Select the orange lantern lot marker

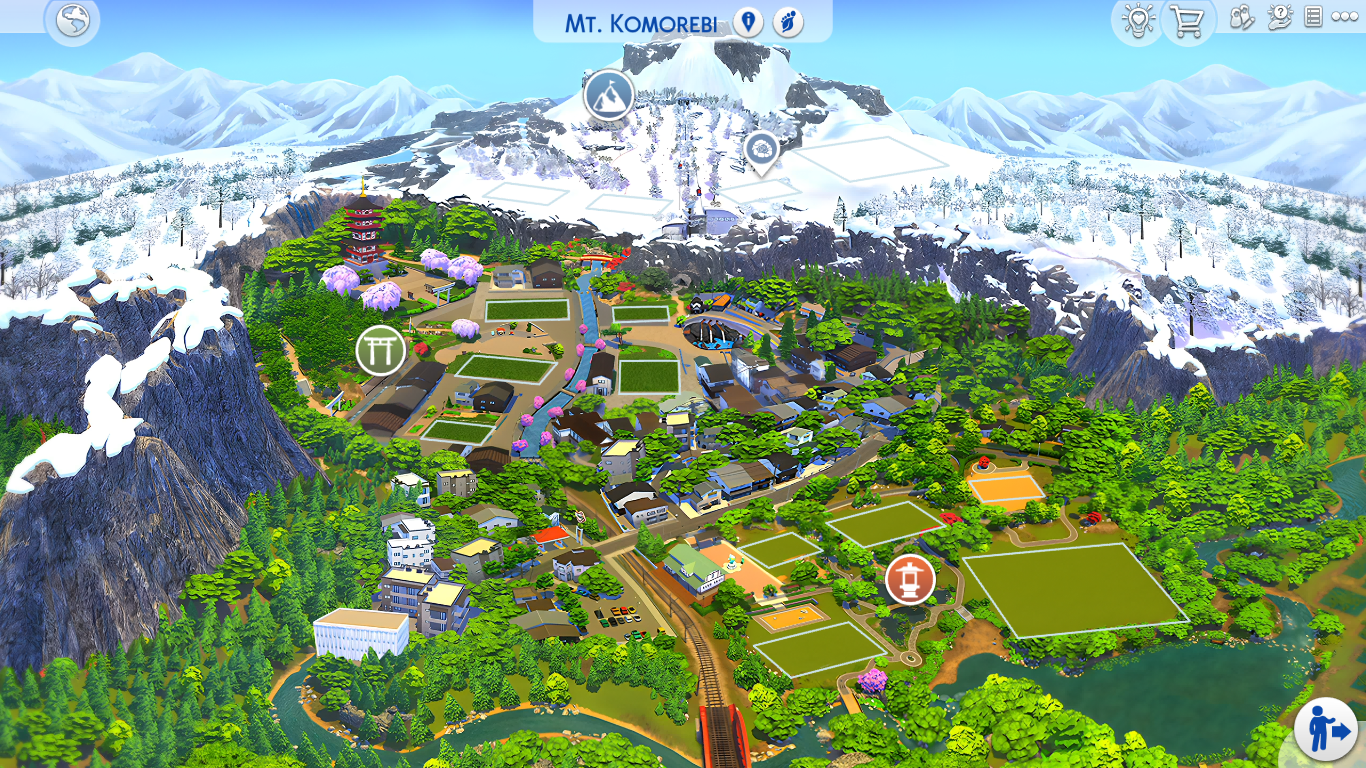pos(910,580)
